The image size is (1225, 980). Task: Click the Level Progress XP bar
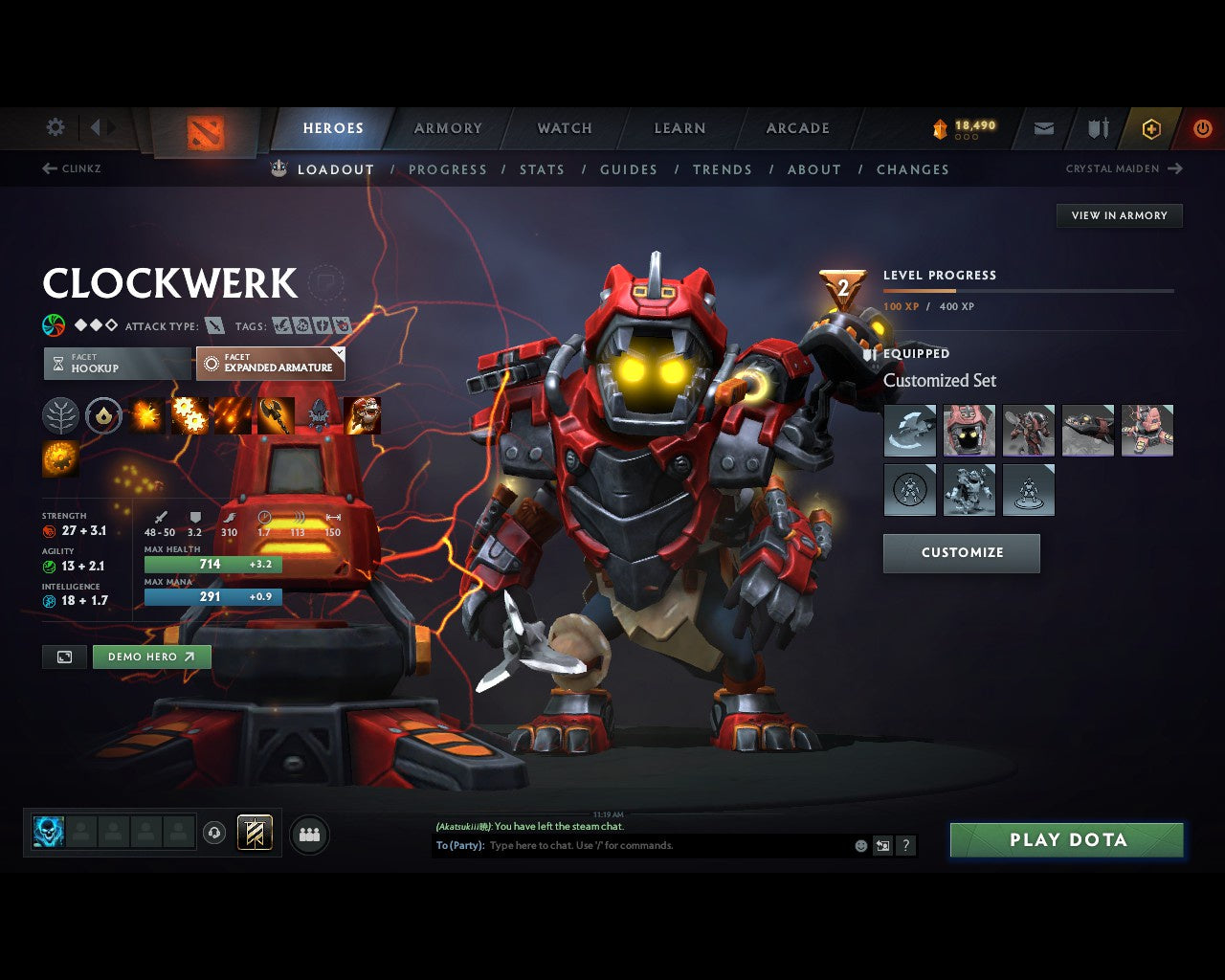1029,291
